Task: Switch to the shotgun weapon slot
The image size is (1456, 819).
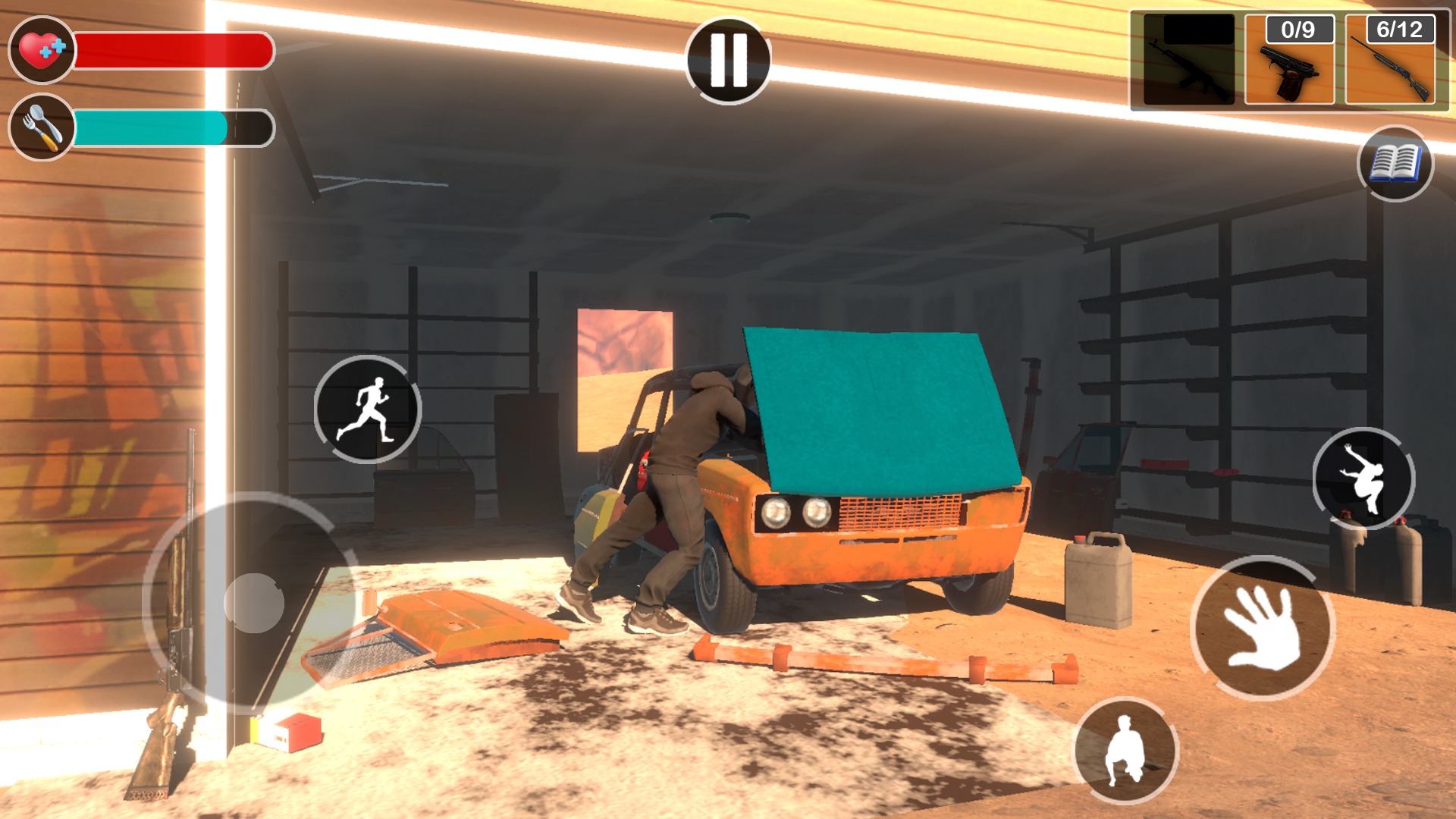Action: pyautogui.click(x=1391, y=61)
